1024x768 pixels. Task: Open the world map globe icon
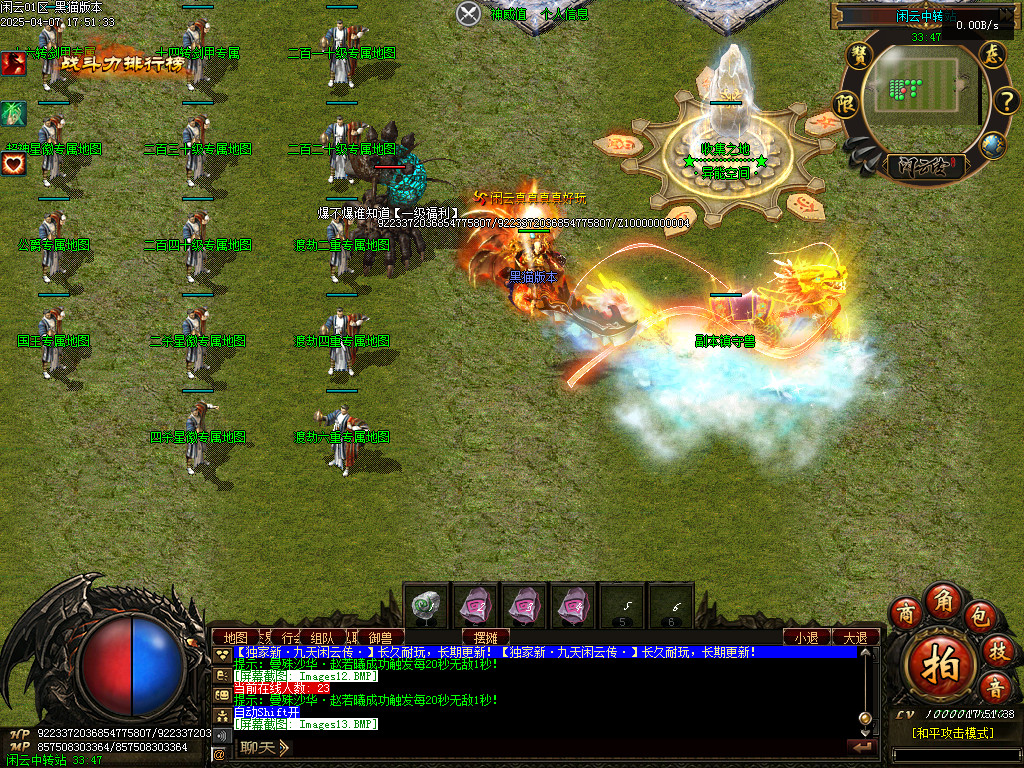(991, 145)
